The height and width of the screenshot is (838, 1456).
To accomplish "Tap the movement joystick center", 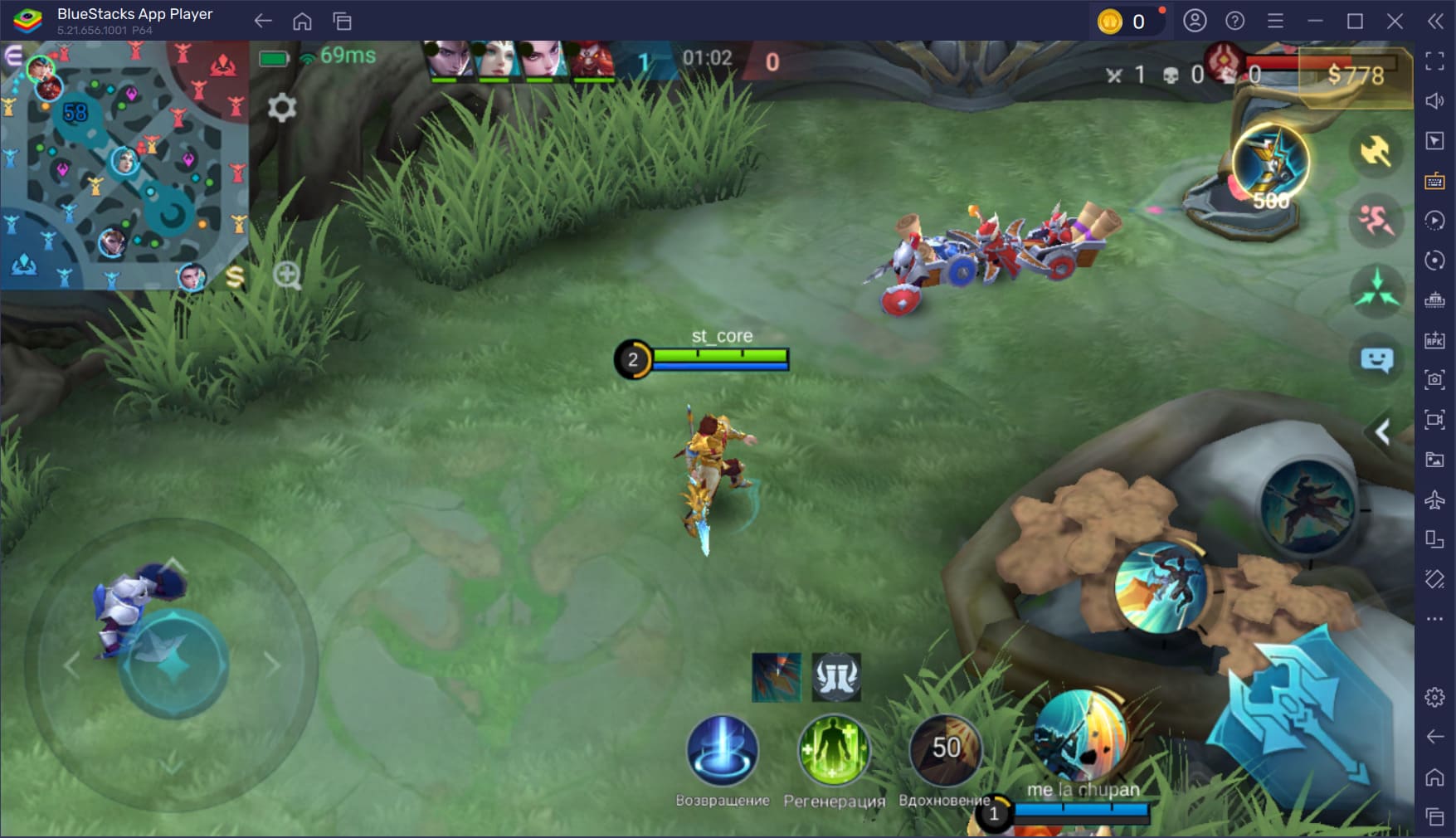I will (x=173, y=664).
